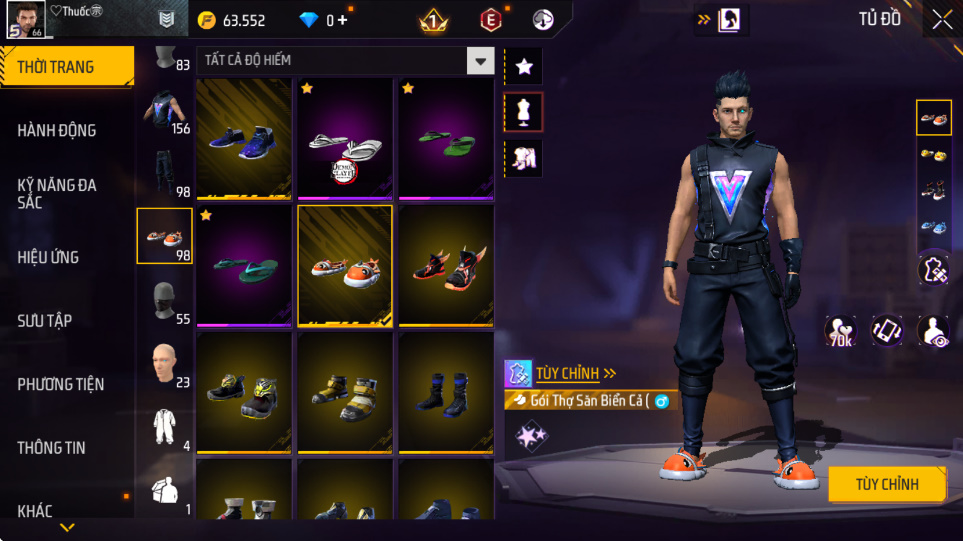The image size is (963, 541).
Task: Click the yellow TÙY CHỈNH button
Action: (887, 484)
